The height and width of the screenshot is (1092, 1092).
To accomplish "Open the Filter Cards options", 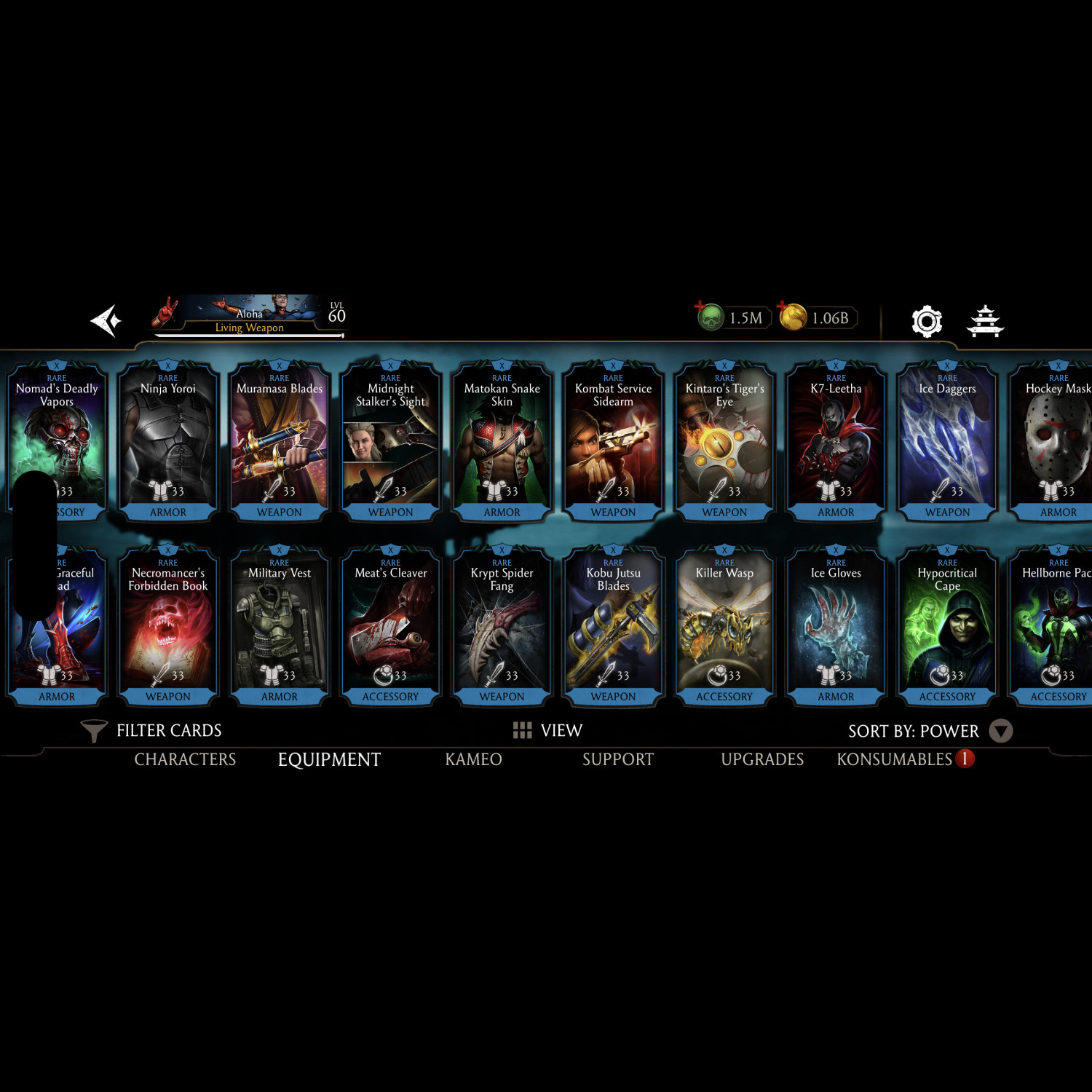I will click(x=151, y=730).
